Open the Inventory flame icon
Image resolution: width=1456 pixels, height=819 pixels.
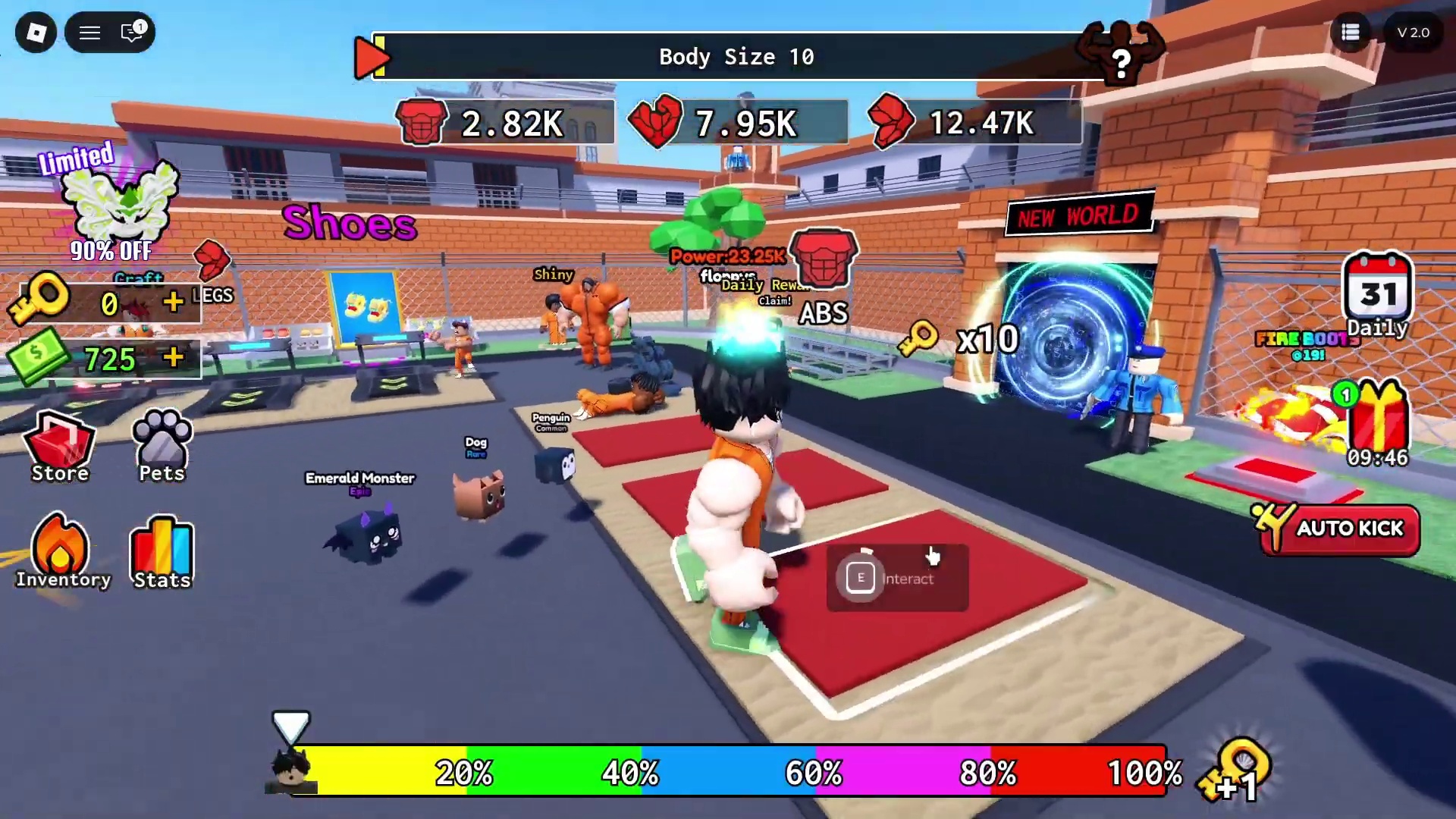tap(61, 552)
